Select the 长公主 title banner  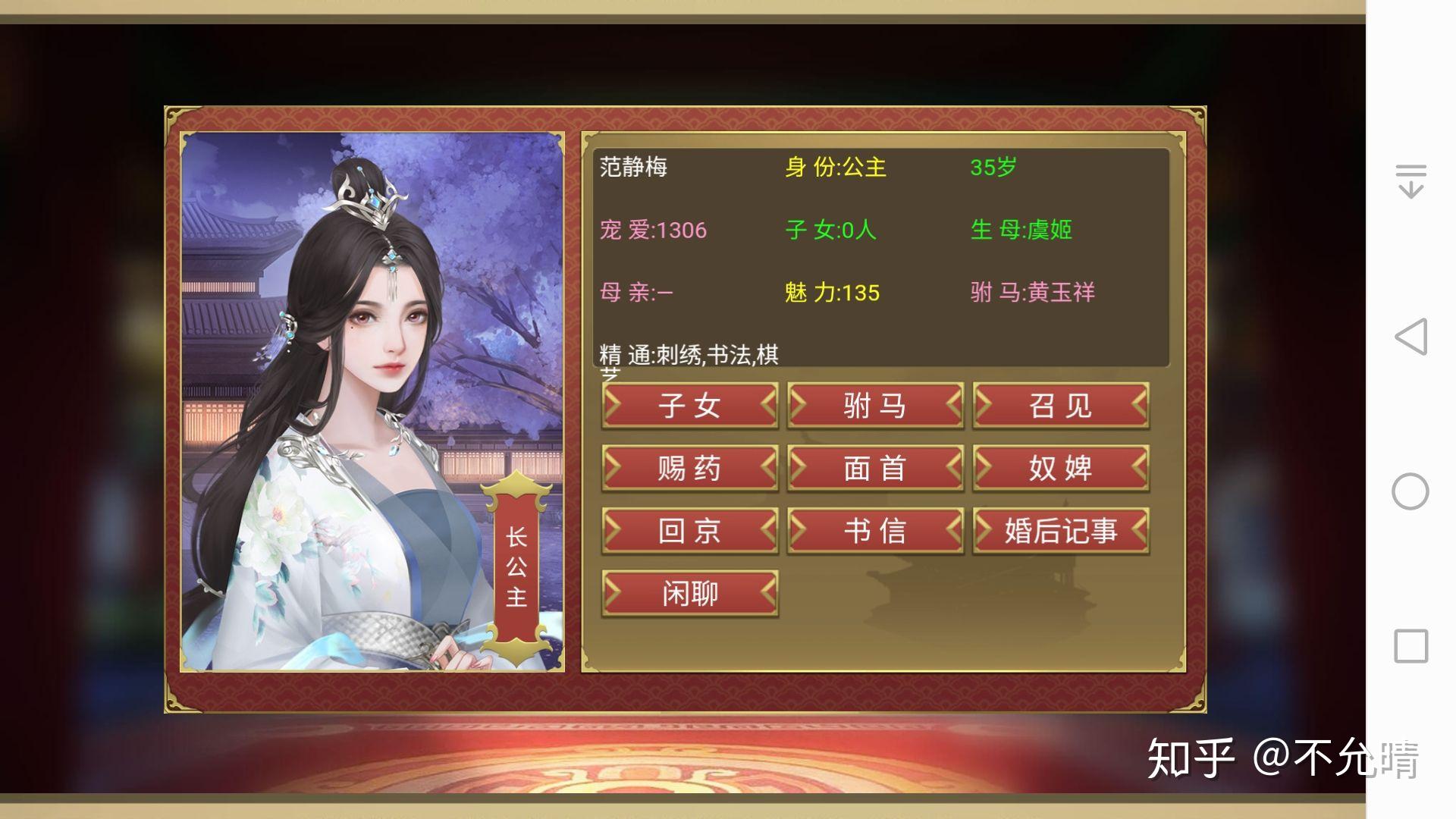point(515,569)
